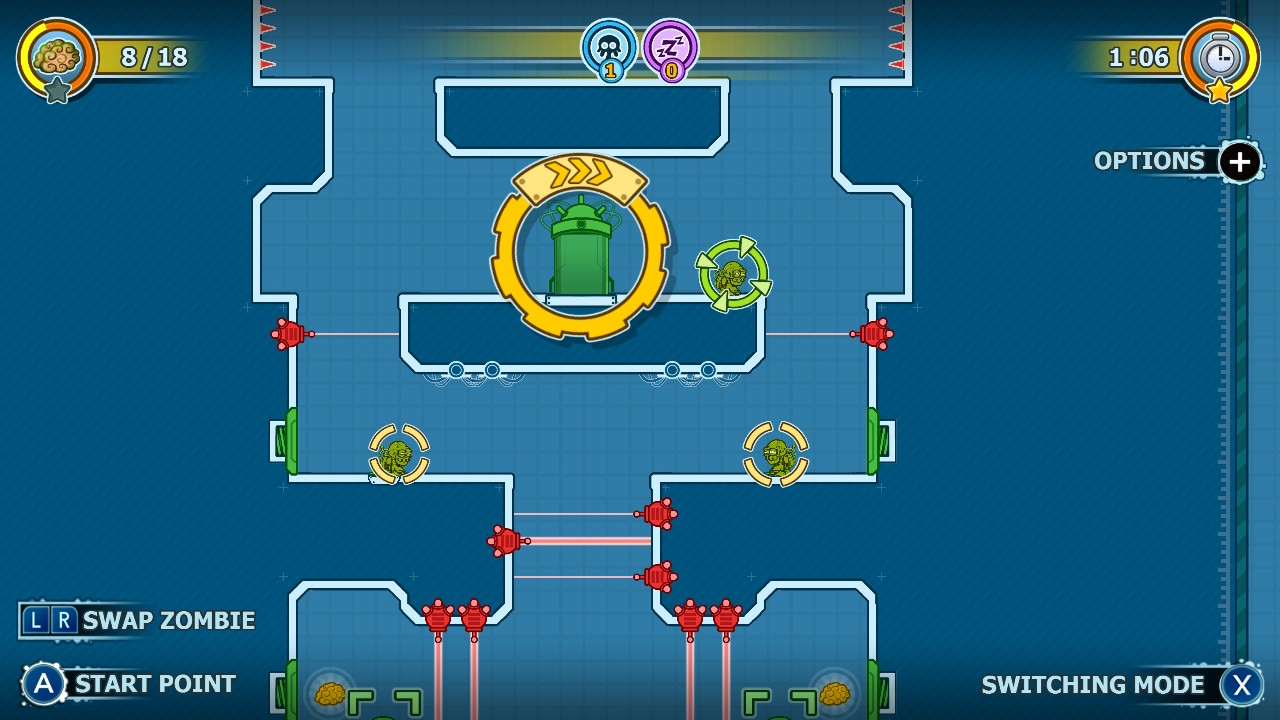Open the Options menu via the plus button
This screenshot has height=720, width=1280.
1238,161
